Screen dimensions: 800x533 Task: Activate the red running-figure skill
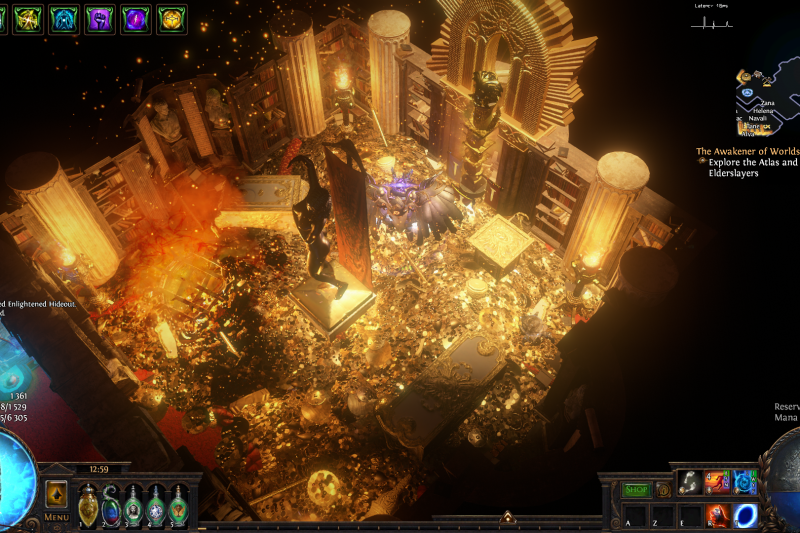coord(718,482)
